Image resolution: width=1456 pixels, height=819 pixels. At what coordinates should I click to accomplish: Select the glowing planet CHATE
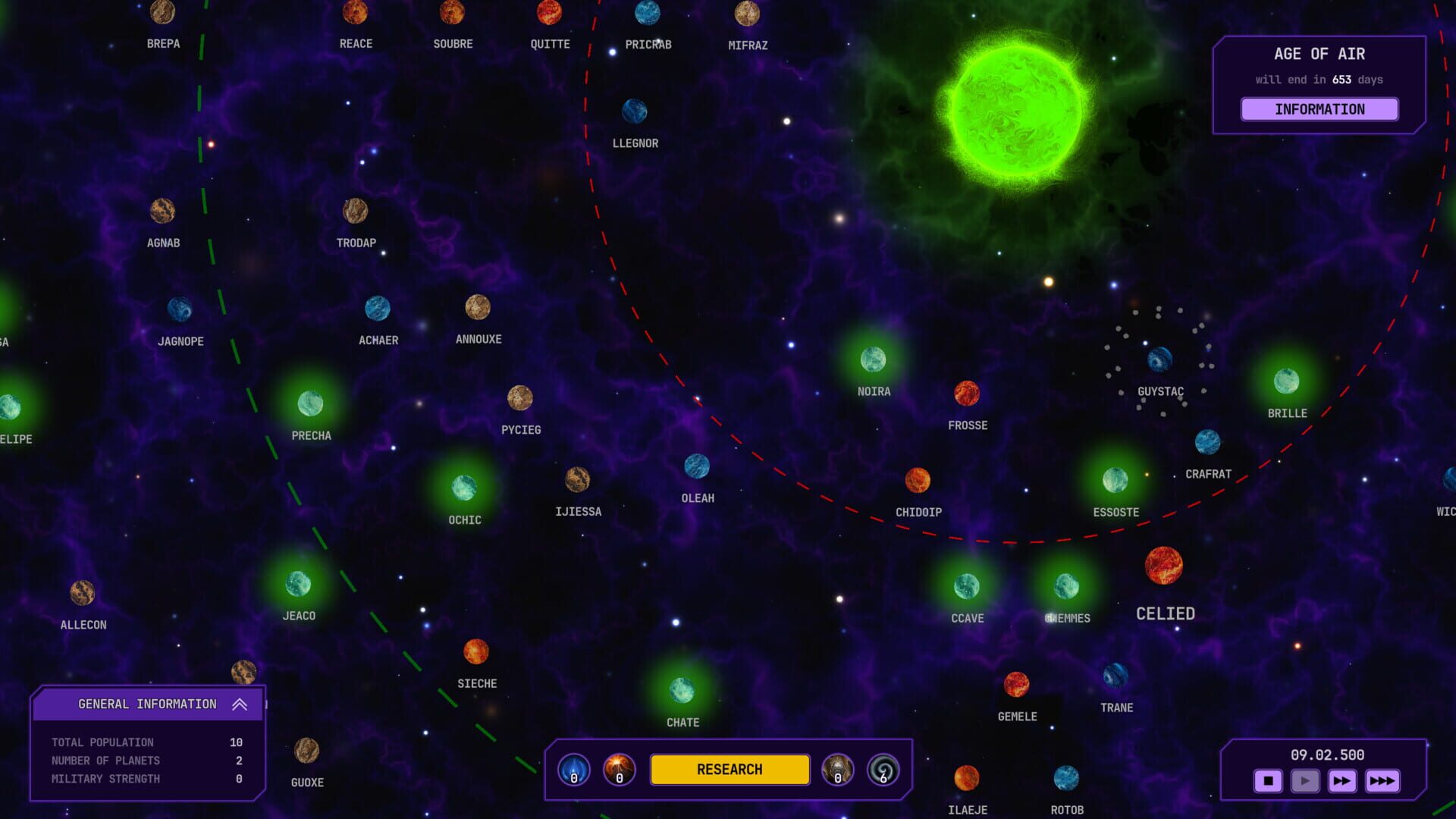[682, 692]
